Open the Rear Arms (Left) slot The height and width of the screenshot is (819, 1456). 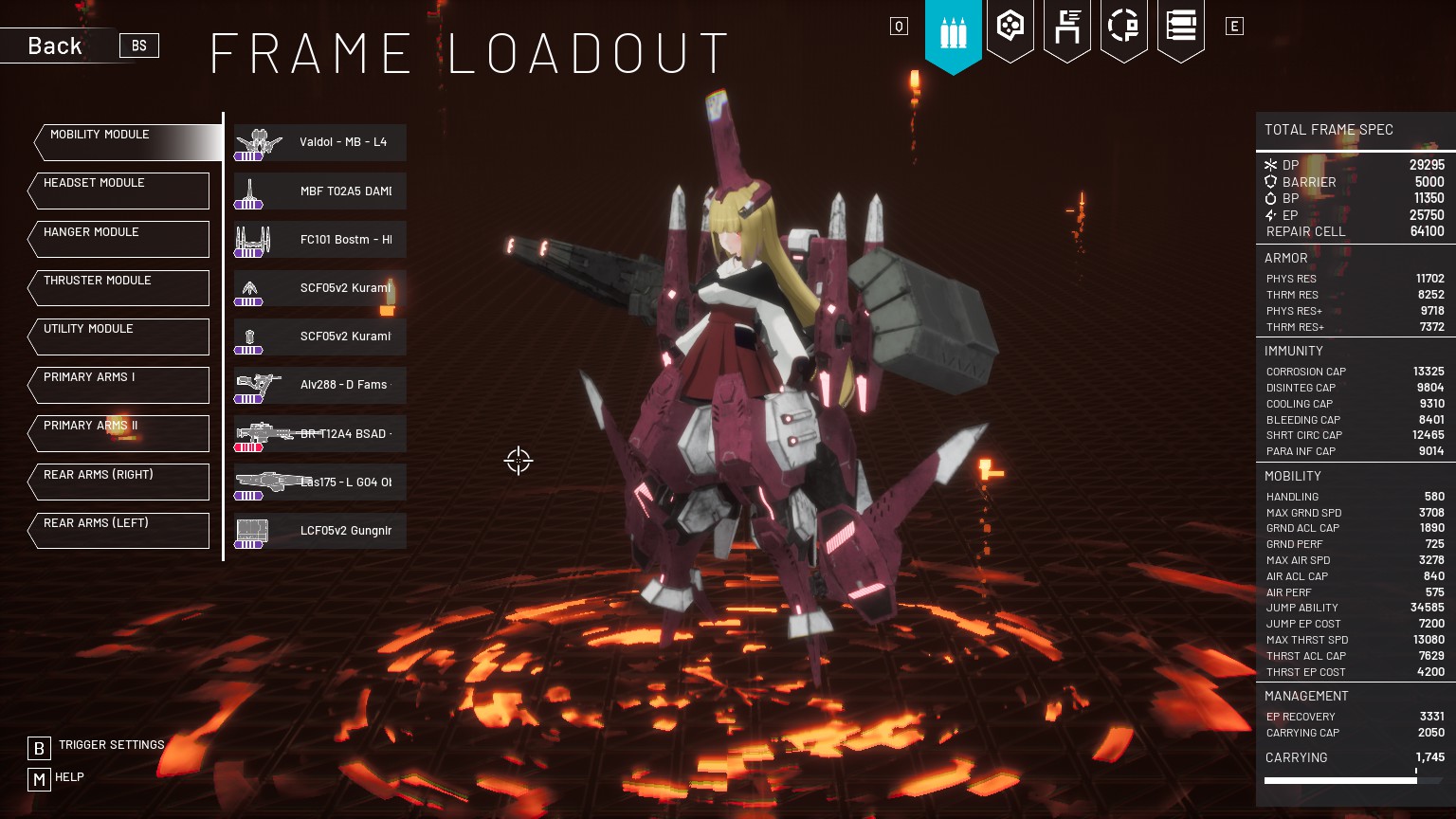coord(119,530)
